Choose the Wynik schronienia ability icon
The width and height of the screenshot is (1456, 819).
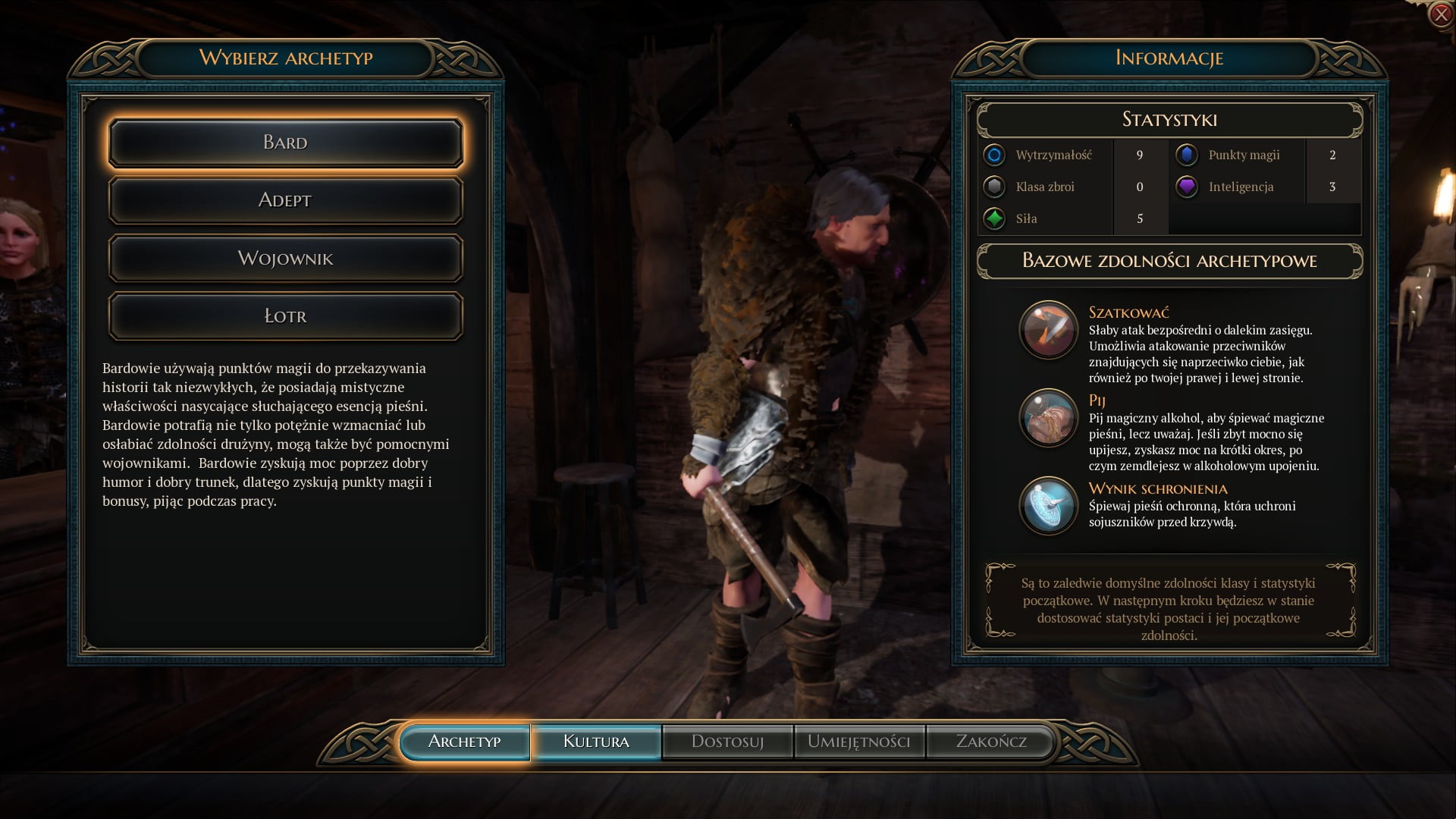(x=1048, y=506)
